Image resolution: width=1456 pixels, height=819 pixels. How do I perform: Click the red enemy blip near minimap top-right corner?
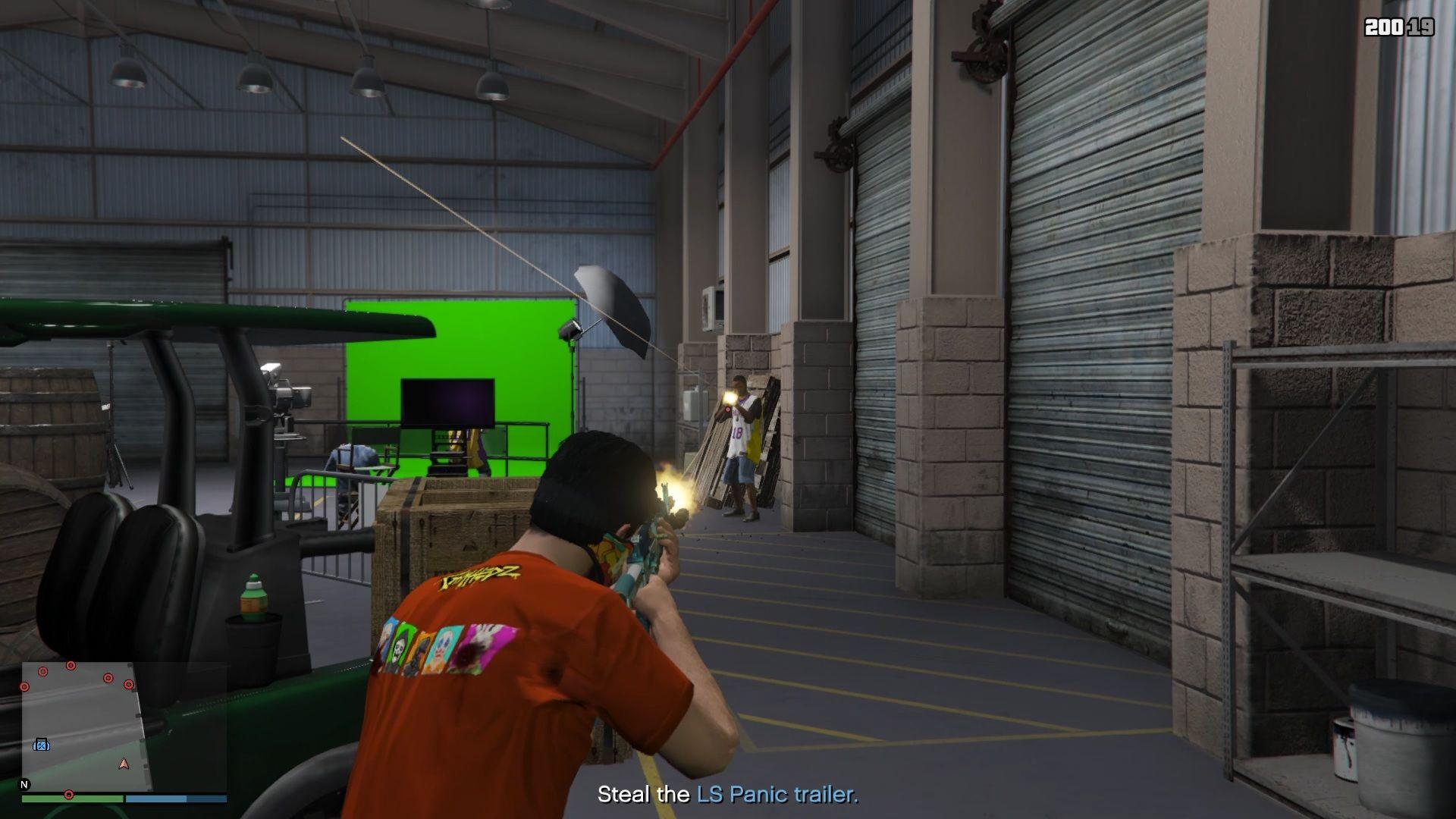coord(129,684)
